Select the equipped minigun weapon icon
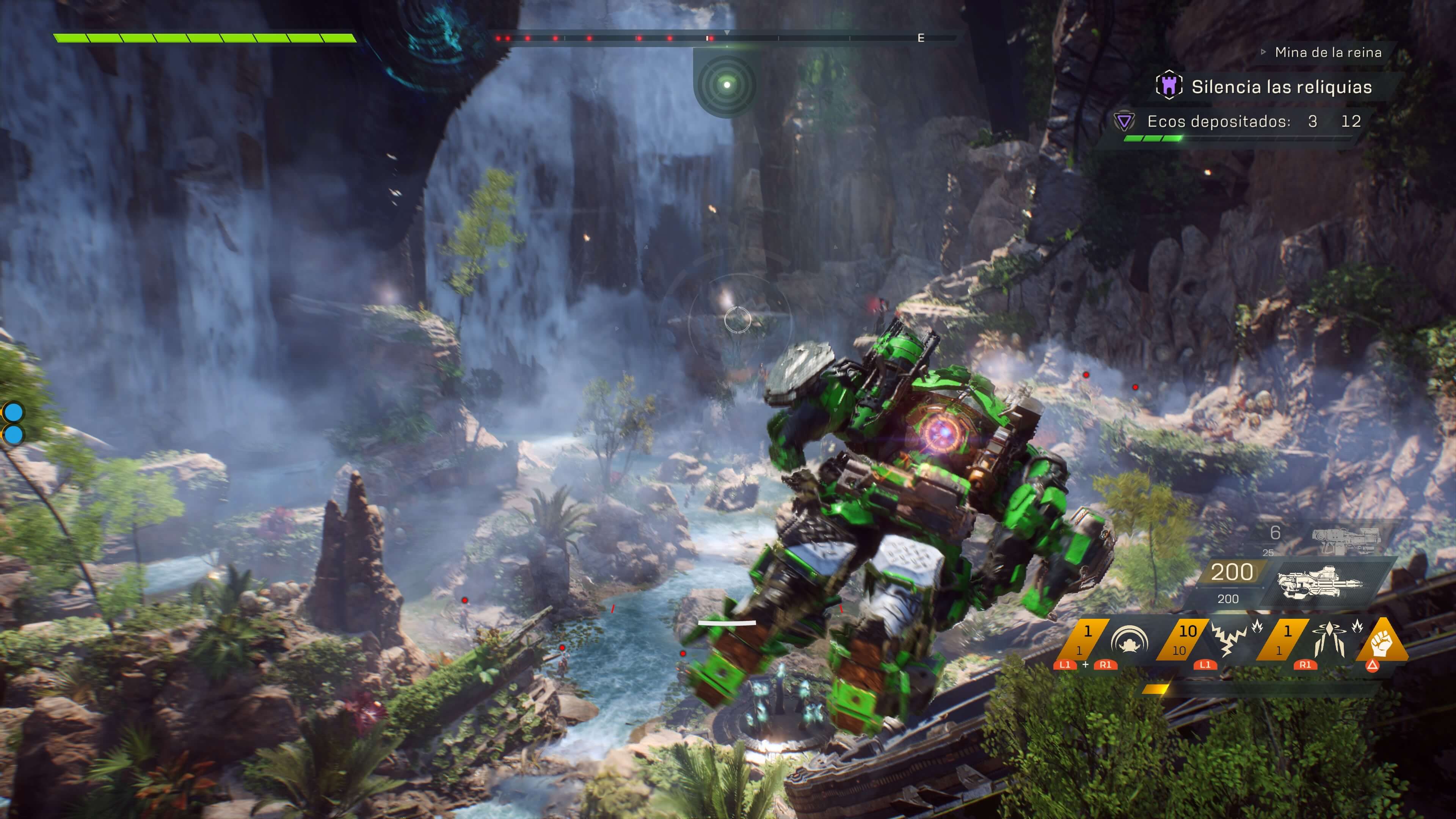This screenshot has width=1456, height=819. [x=1320, y=583]
